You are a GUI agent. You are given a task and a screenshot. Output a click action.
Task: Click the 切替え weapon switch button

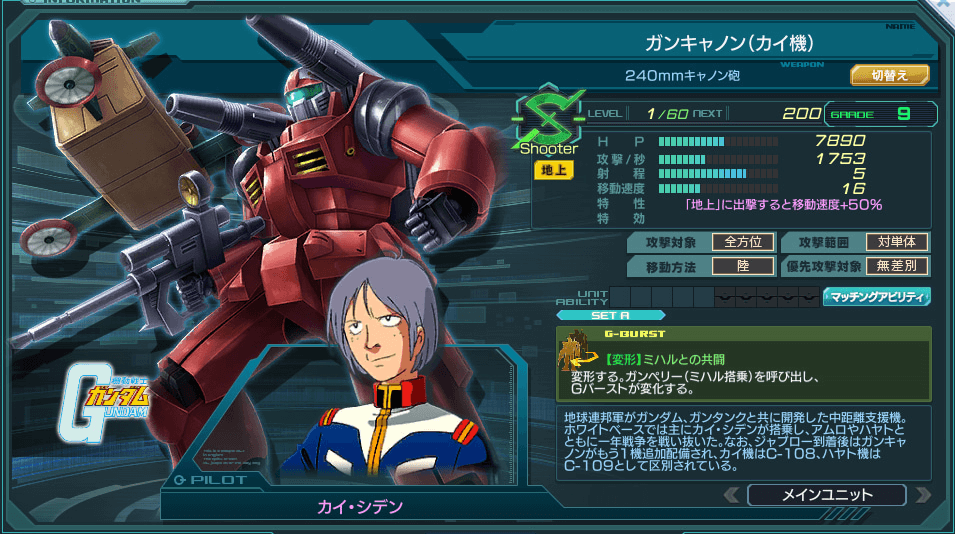click(889, 75)
